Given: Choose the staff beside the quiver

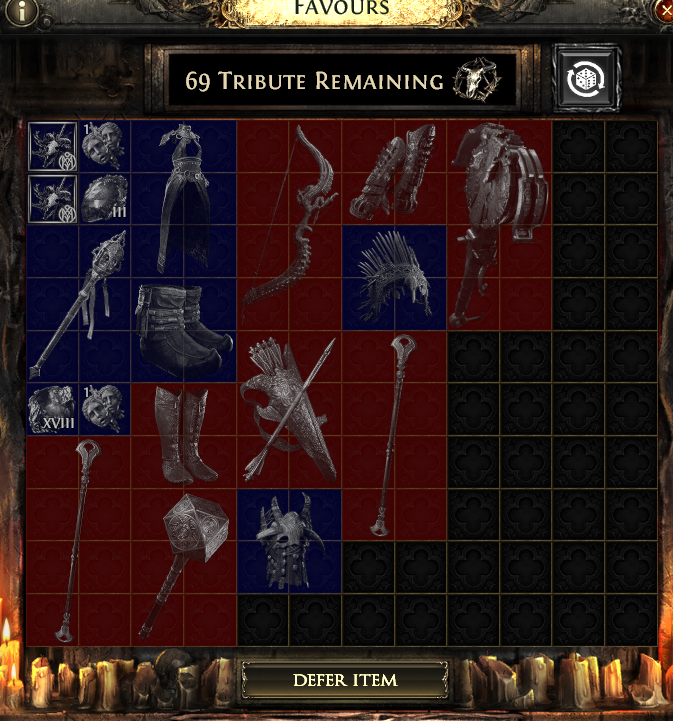Looking at the screenshot, I should [x=394, y=433].
